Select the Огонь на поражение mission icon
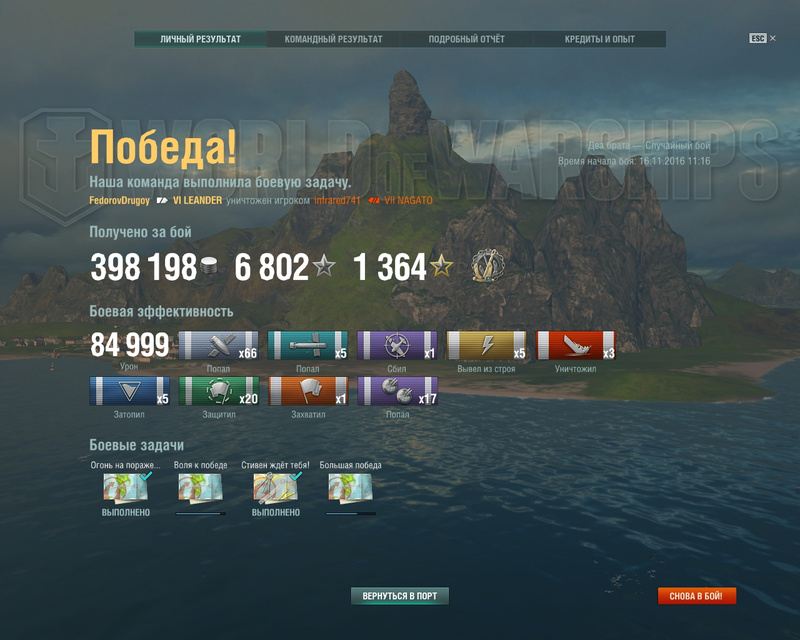The width and height of the screenshot is (800, 640). click(x=126, y=487)
